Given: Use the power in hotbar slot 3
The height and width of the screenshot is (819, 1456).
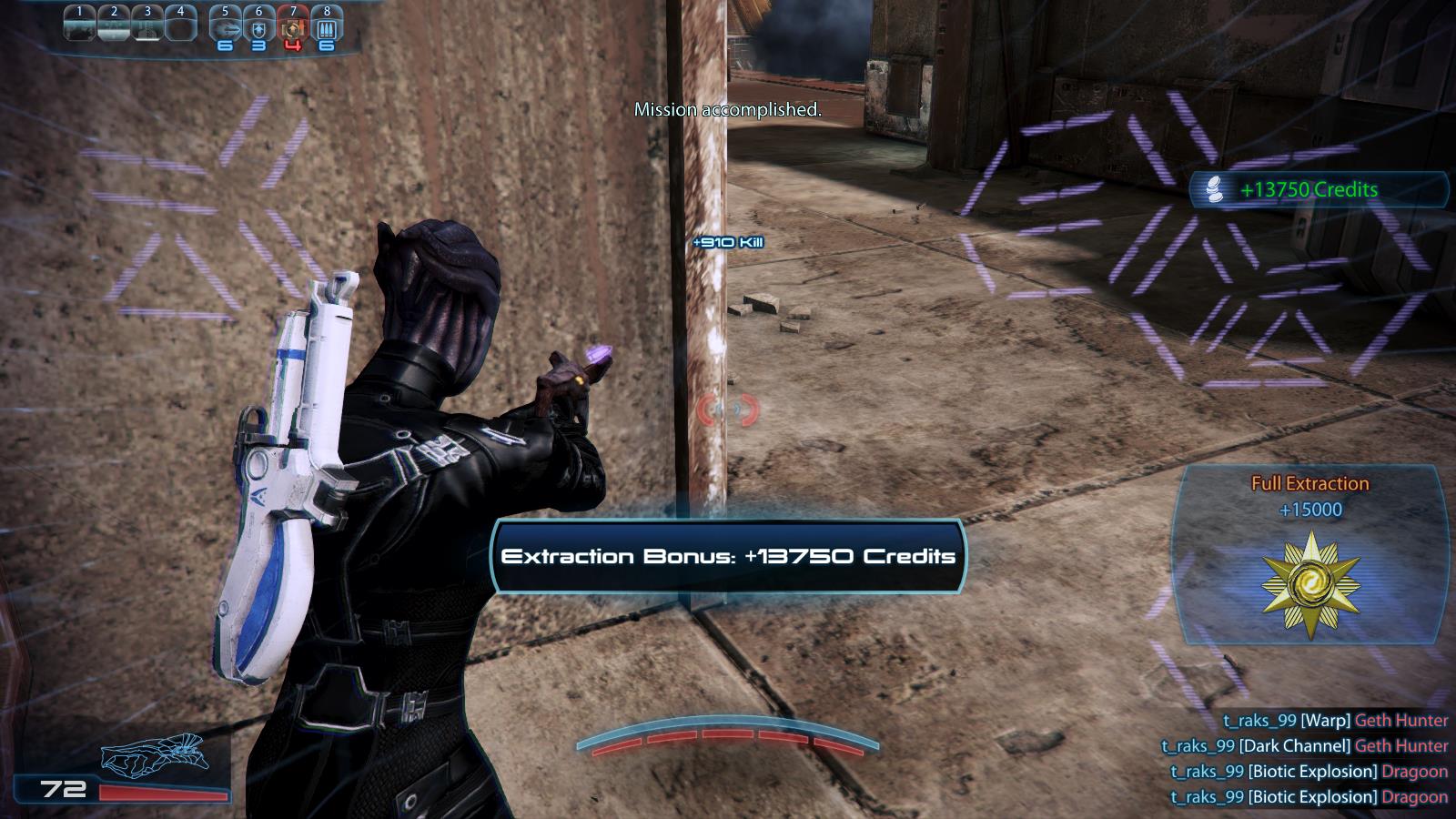Looking at the screenshot, I should coord(147,25).
